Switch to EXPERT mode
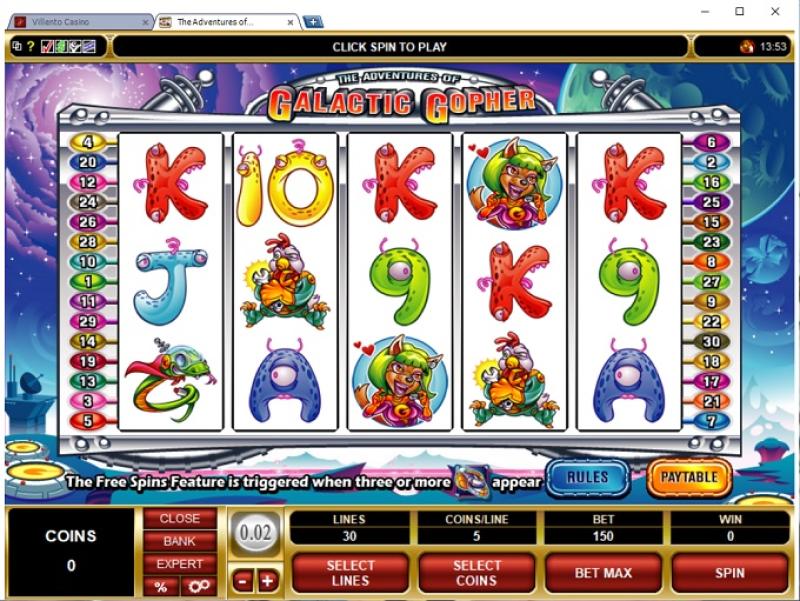Screen dimensions: 800x601 pos(180,563)
